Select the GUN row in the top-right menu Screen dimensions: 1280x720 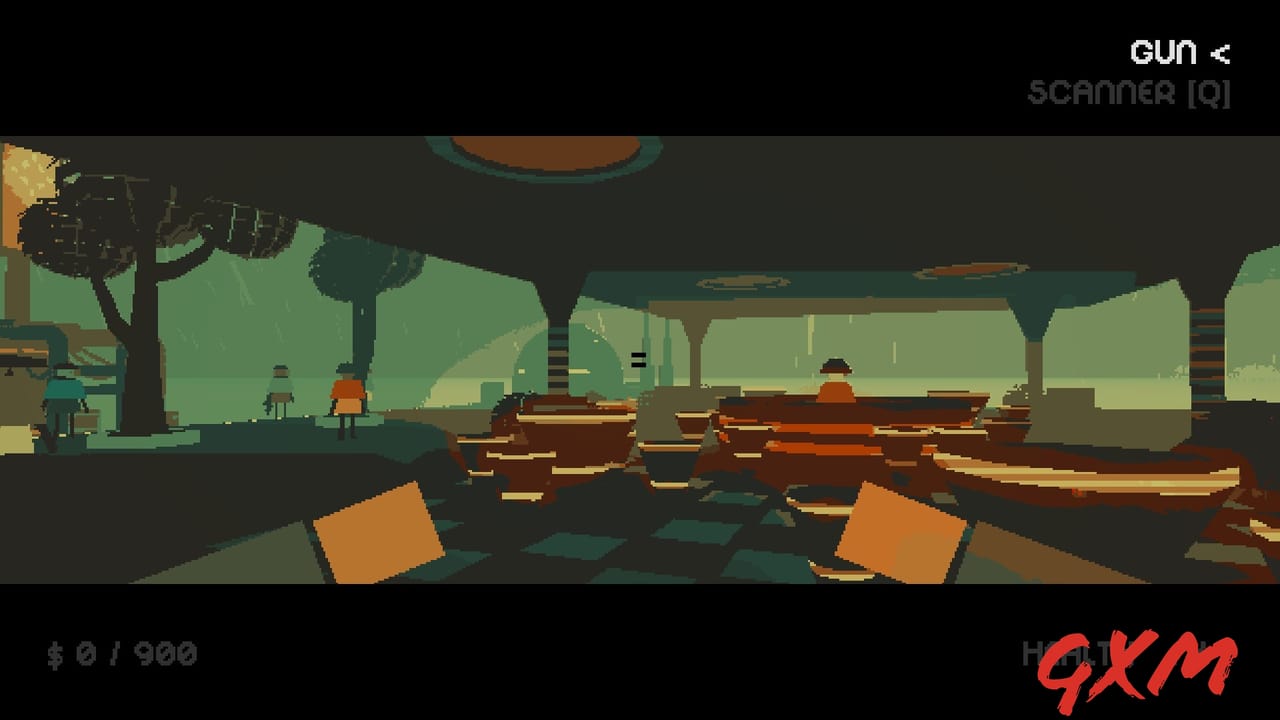1163,52
